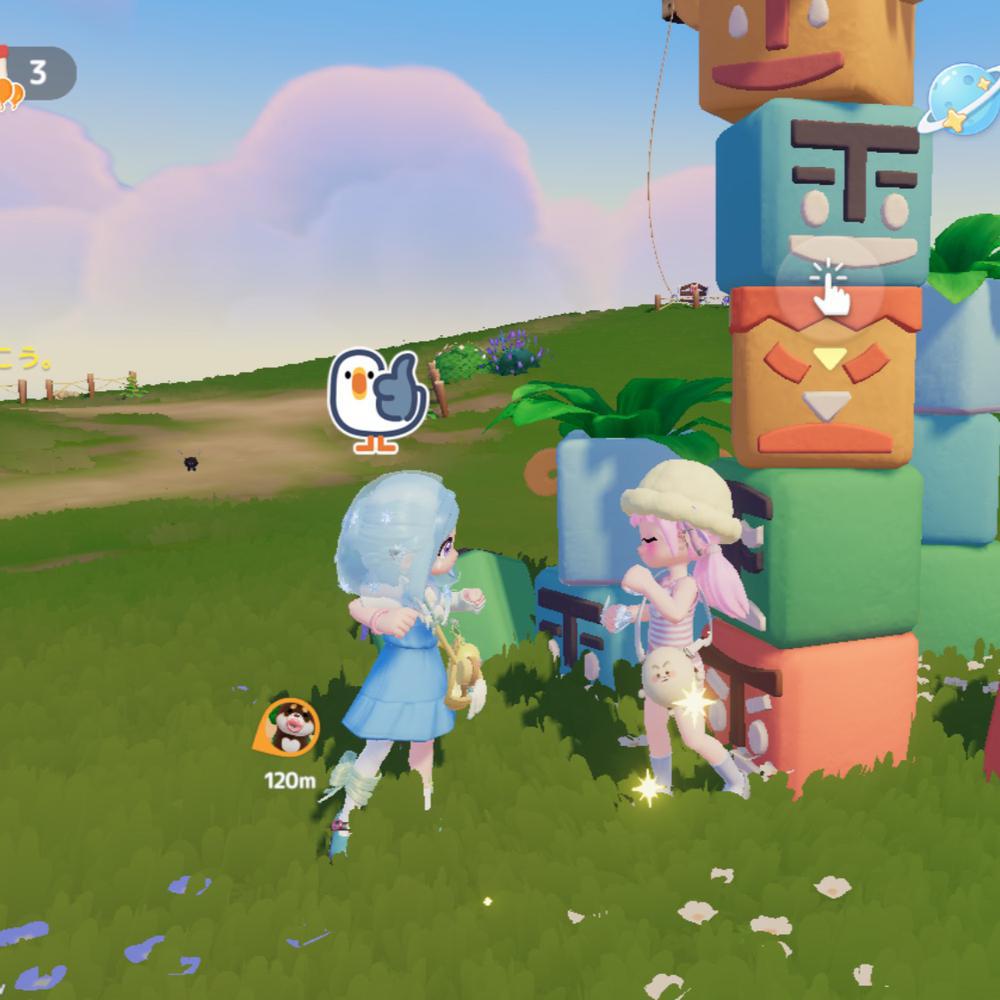Tap the hand pointer interaction button
Viewport: 1000px width, 1000px height.
tap(829, 285)
